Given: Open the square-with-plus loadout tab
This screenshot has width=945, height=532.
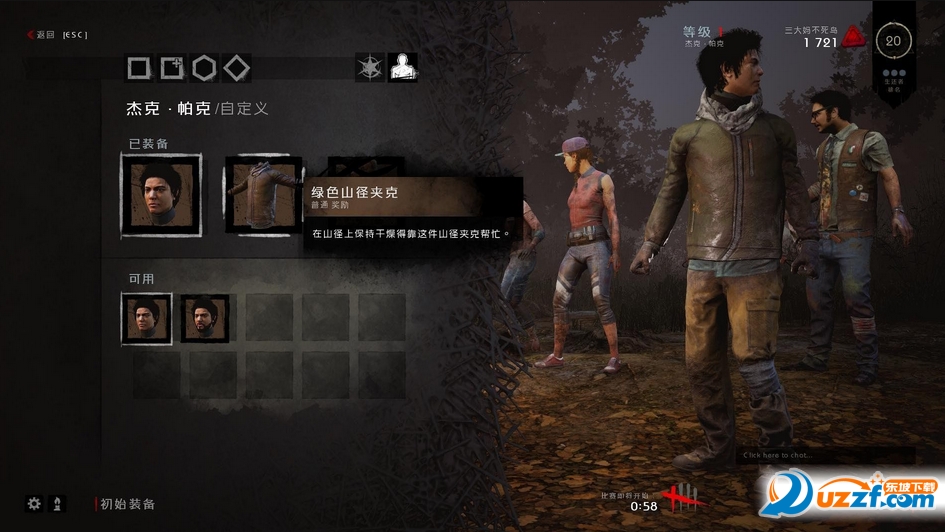Looking at the screenshot, I should coord(172,68).
